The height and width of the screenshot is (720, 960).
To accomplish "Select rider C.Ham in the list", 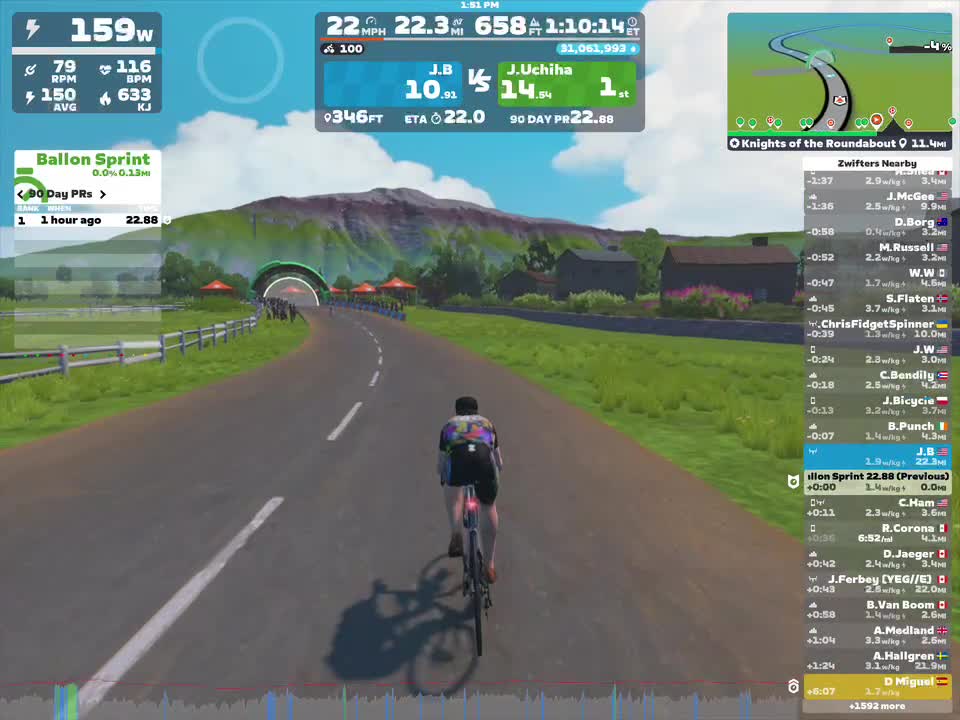I will coord(877,508).
